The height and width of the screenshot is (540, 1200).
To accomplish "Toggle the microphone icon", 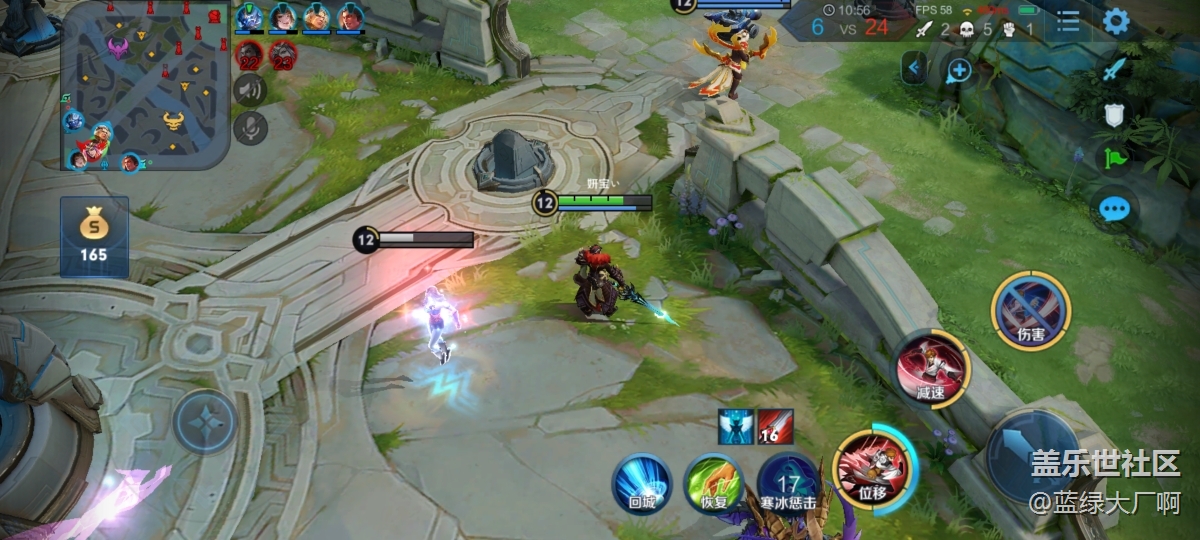I will click(250, 127).
